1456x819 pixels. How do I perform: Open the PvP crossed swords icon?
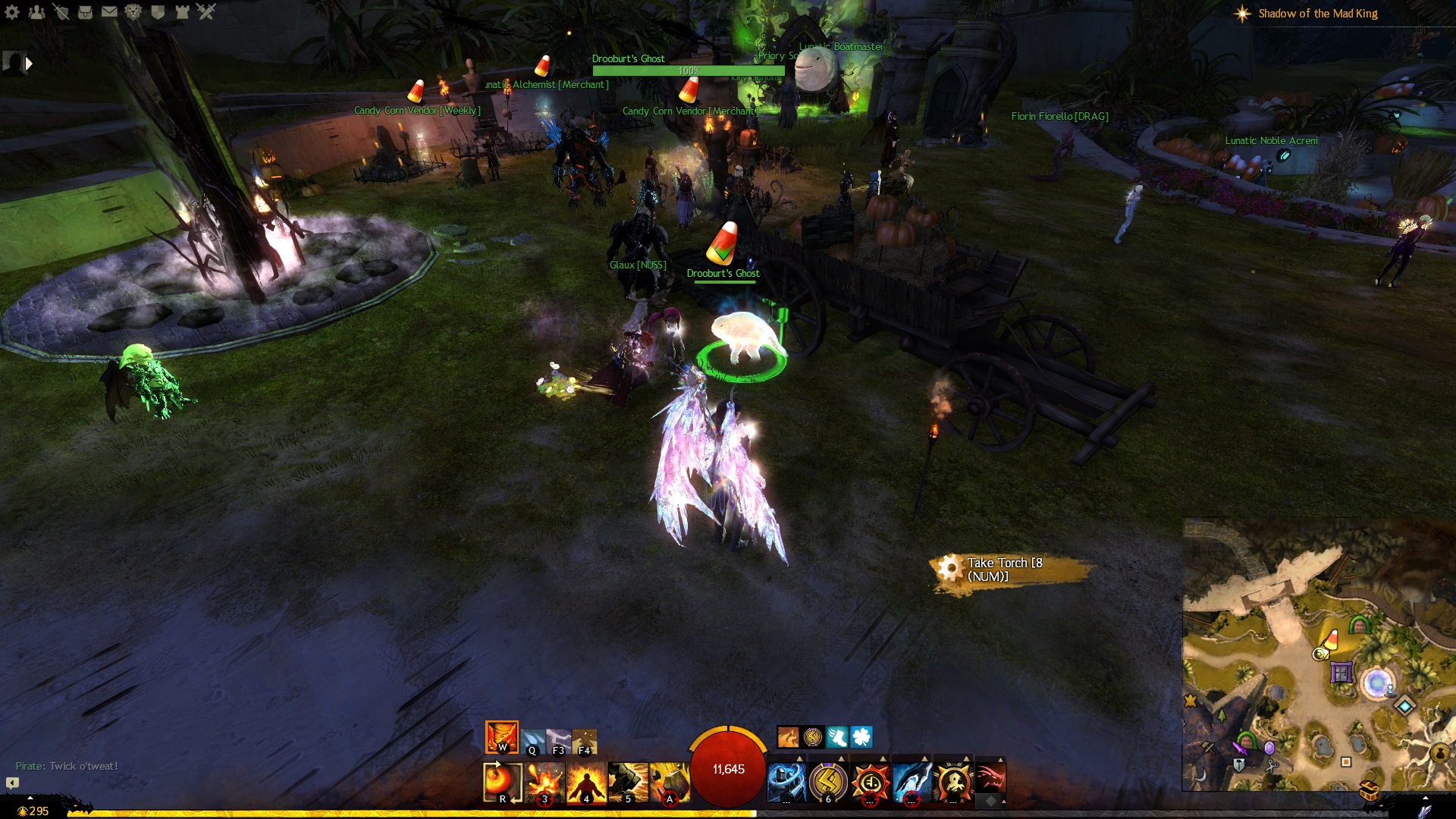[206, 11]
